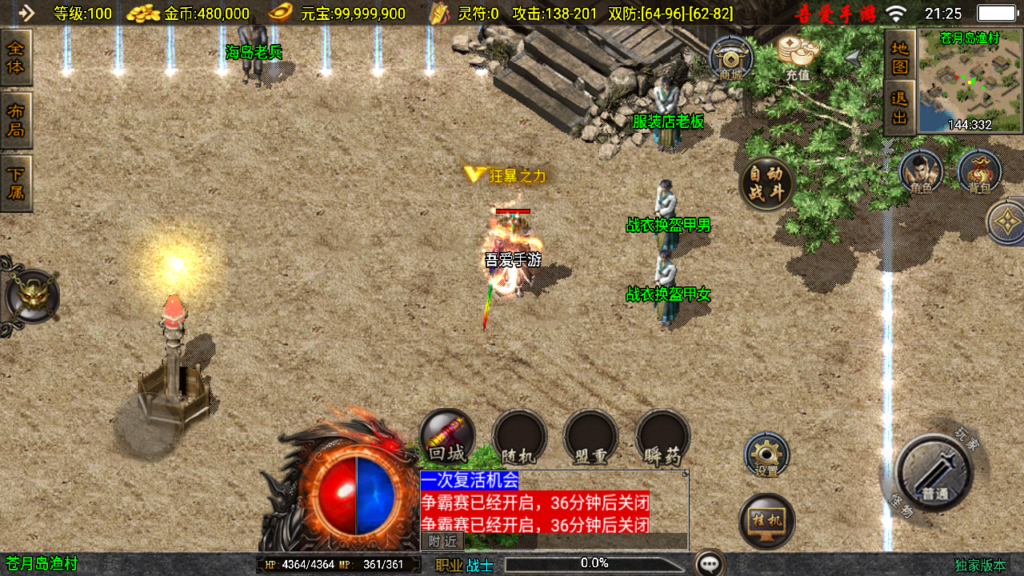Open the 充值 recharge icon
The width and height of the screenshot is (1024, 576).
pyautogui.click(x=797, y=56)
